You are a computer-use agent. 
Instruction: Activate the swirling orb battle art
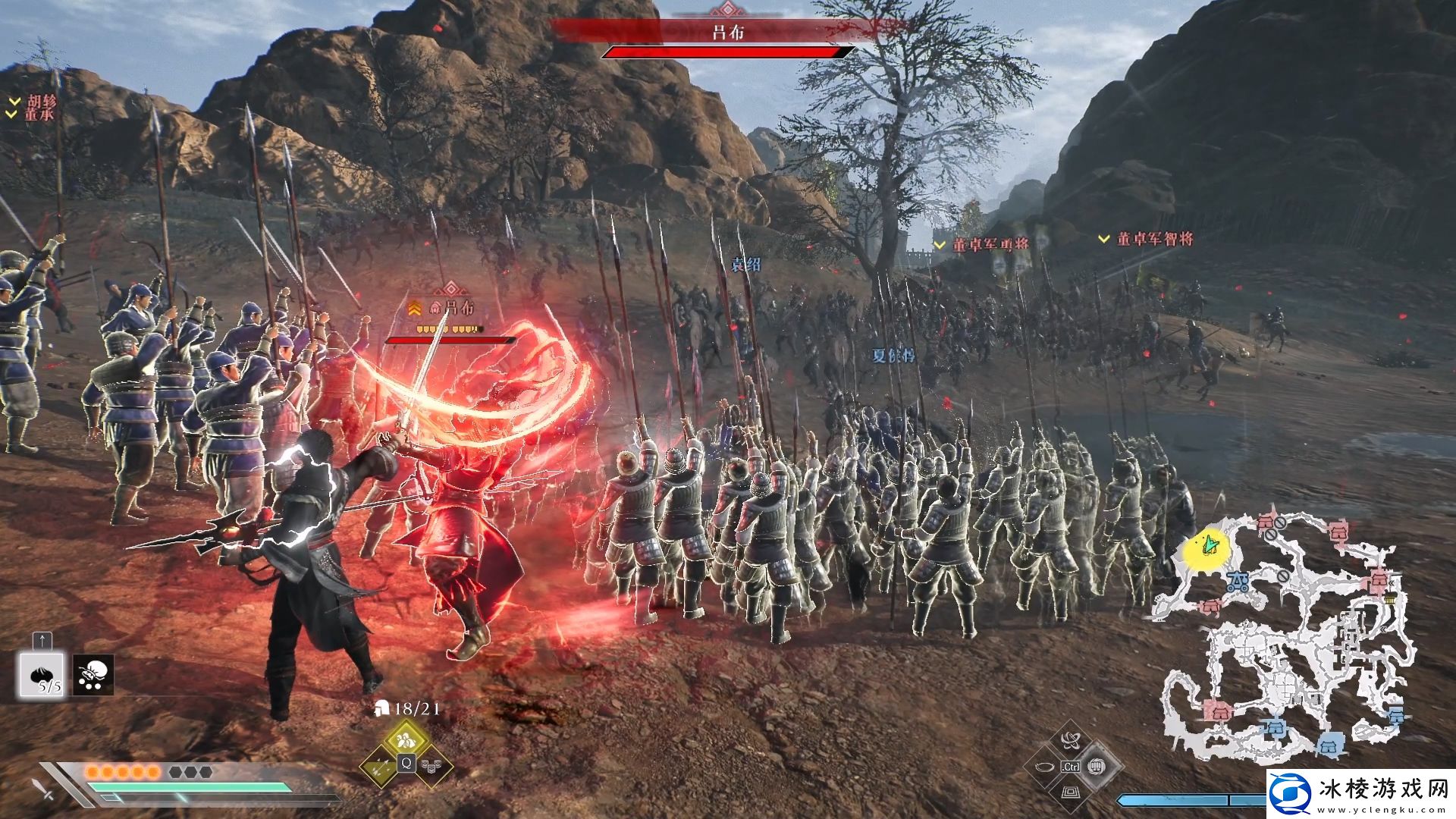[x=1071, y=741]
